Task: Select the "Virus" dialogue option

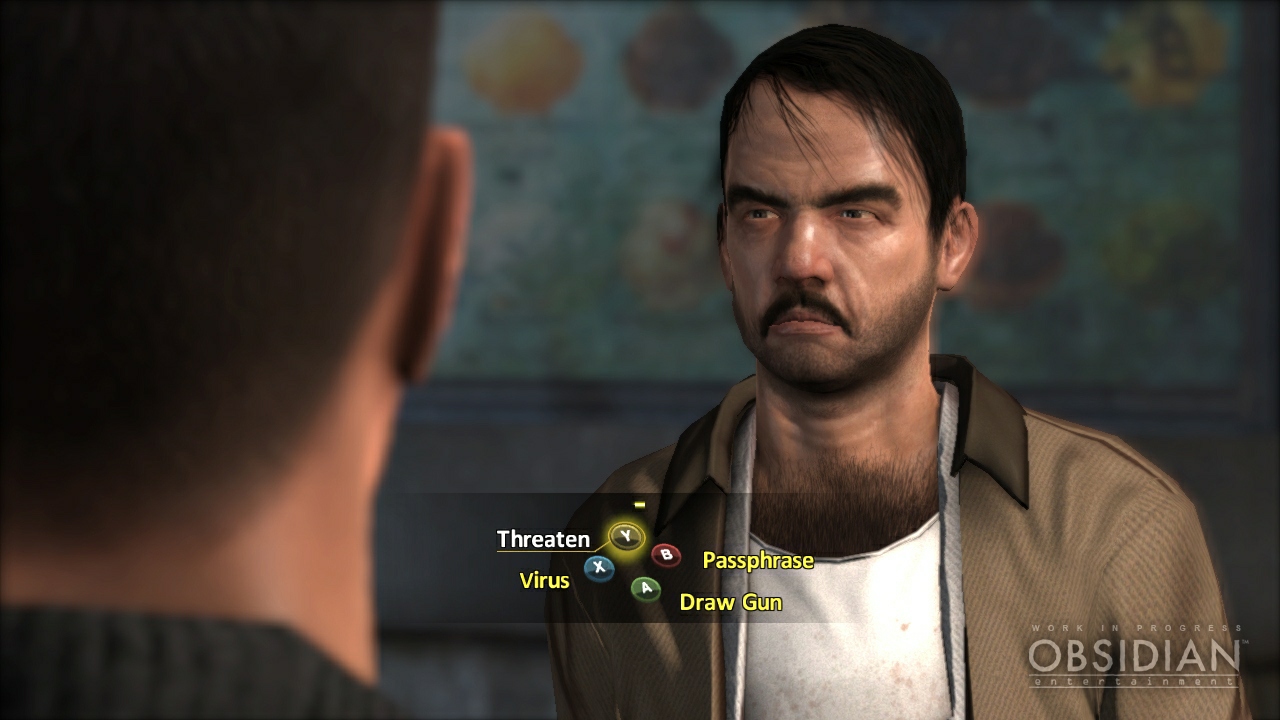Action: coord(545,579)
